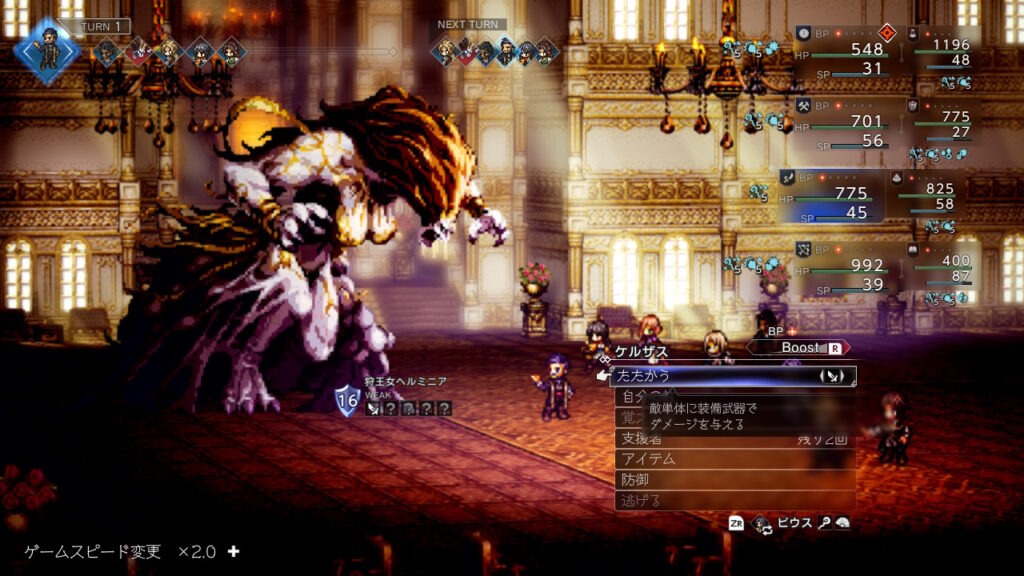Click the large current-turn character portrait
Viewport: 1024px width, 576px height.
47,51
